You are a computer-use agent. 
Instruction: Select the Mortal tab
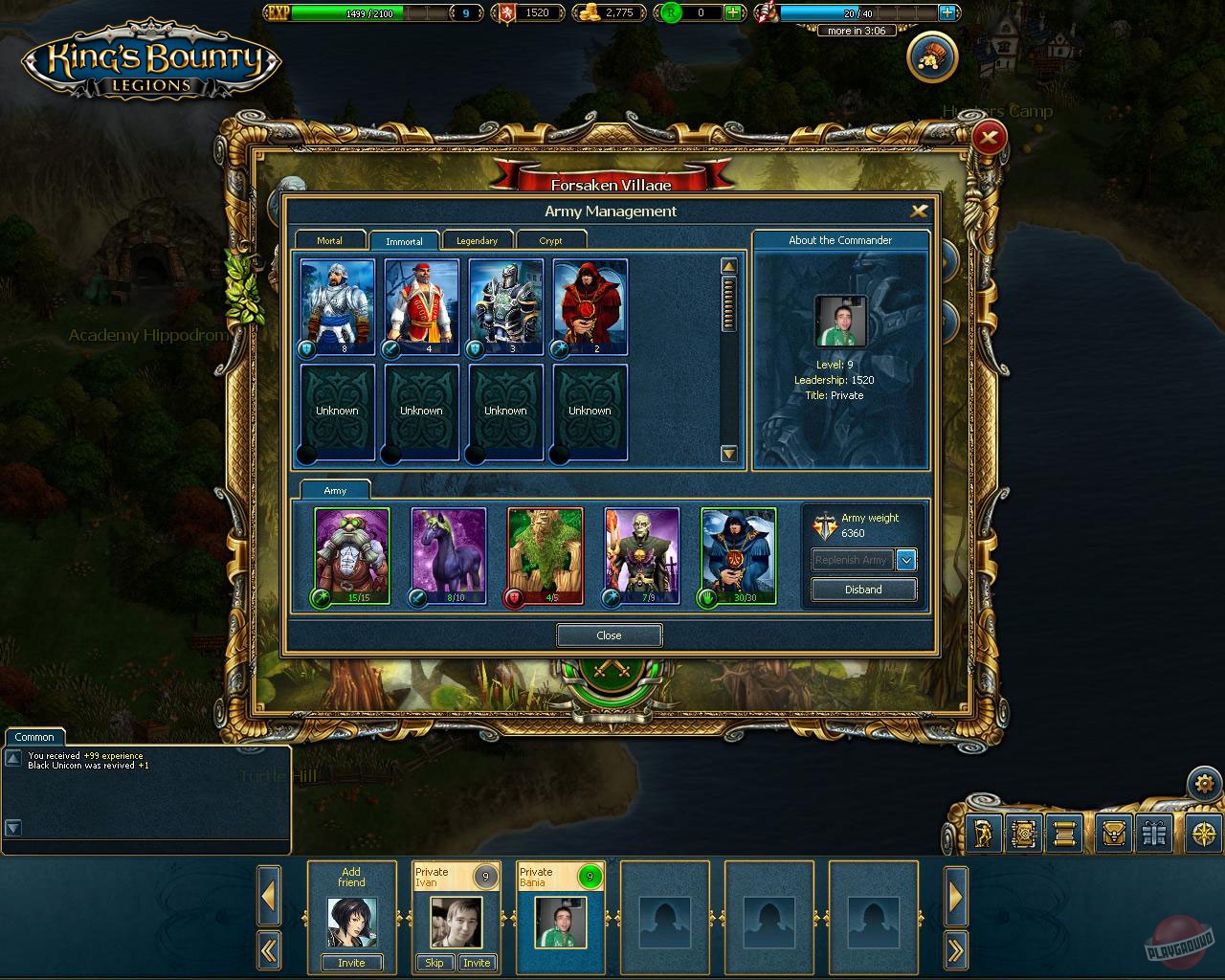329,240
